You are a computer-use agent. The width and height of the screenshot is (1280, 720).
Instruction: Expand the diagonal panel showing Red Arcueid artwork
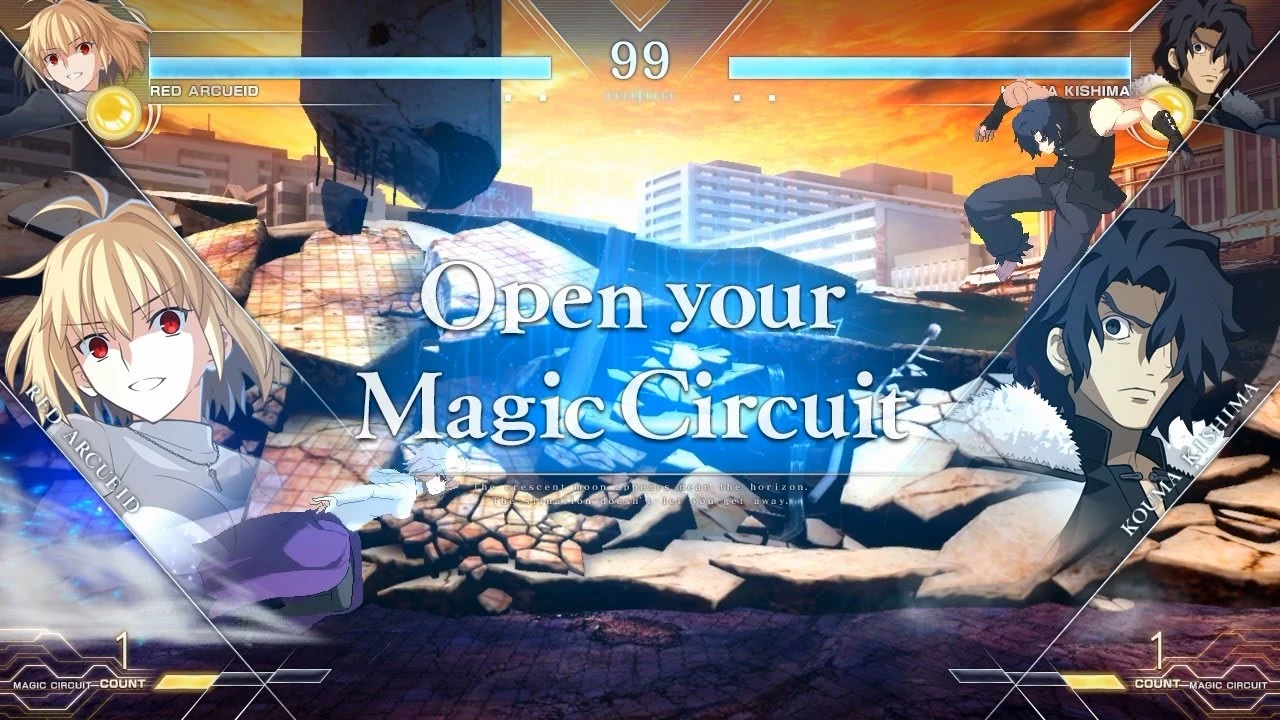pyautogui.click(x=150, y=400)
